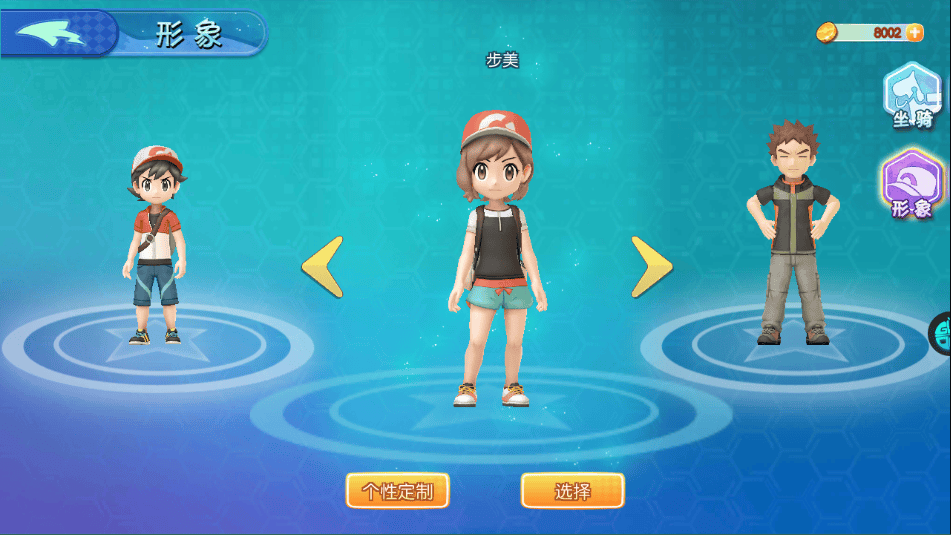Confirm with the 选择 select button
The height and width of the screenshot is (535, 951).
tap(572, 491)
